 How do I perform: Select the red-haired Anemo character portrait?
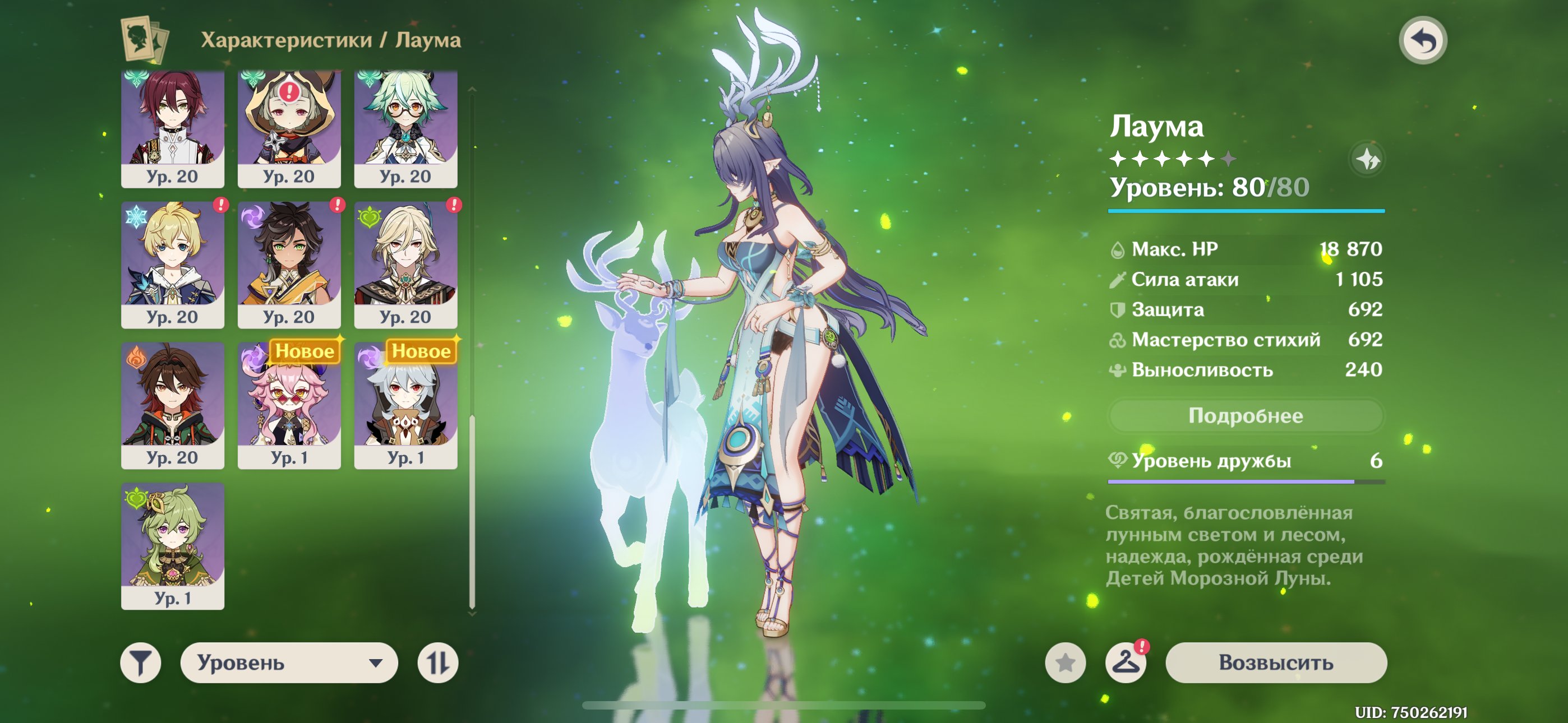pyautogui.click(x=173, y=128)
